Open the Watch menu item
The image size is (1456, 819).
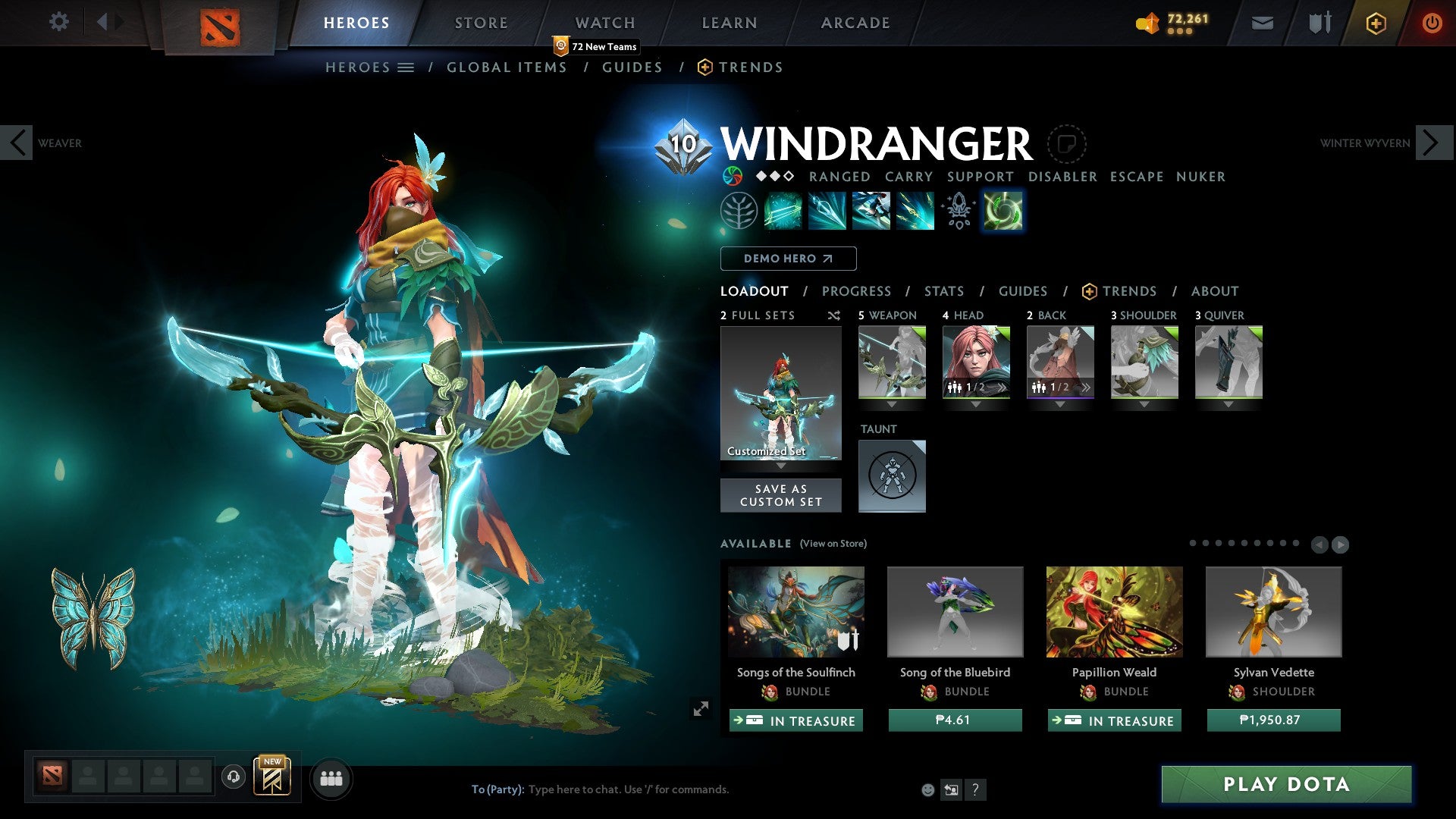pyautogui.click(x=604, y=23)
